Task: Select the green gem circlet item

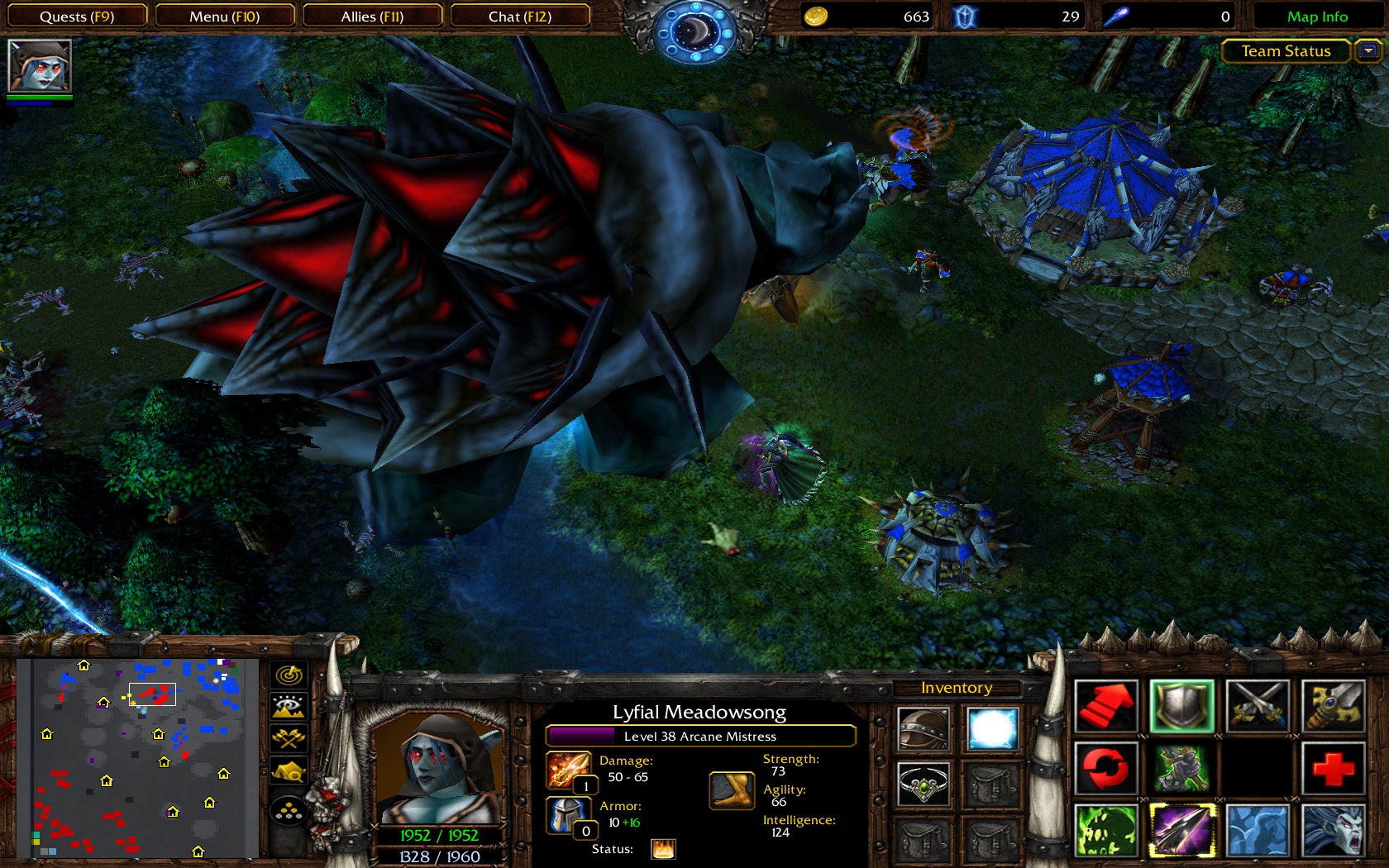Action: [924, 784]
